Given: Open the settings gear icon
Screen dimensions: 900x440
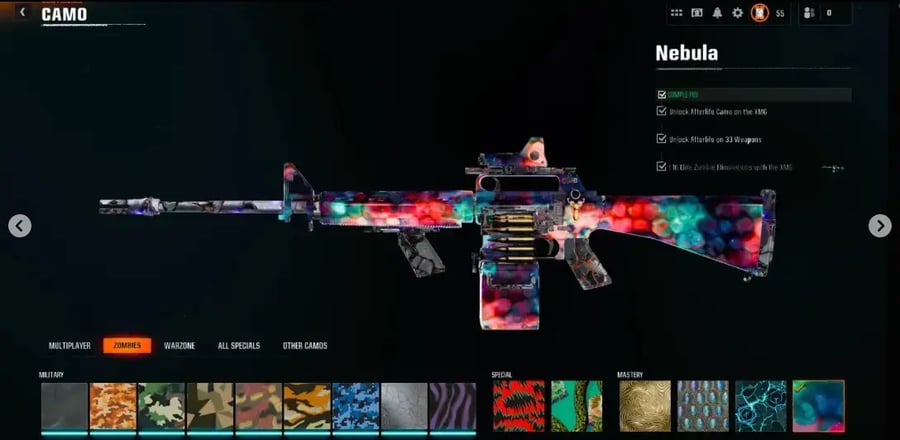Looking at the screenshot, I should [738, 13].
